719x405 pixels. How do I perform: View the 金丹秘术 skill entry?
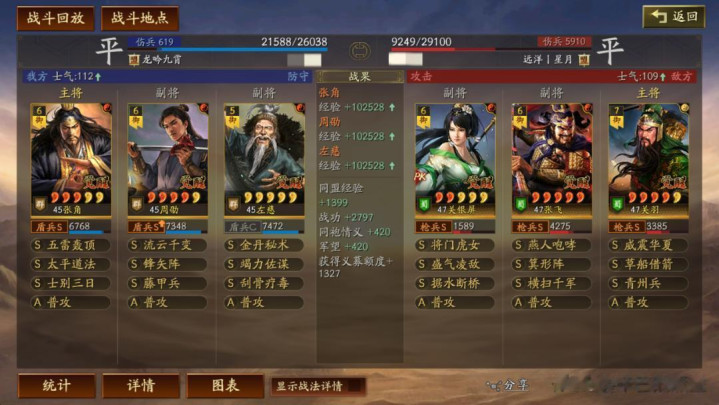[263, 244]
